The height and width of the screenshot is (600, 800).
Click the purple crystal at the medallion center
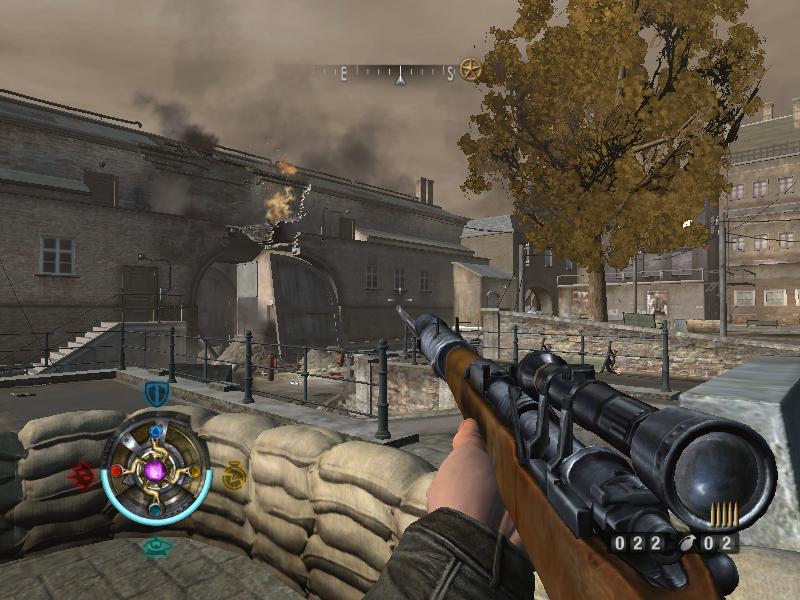point(155,470)
